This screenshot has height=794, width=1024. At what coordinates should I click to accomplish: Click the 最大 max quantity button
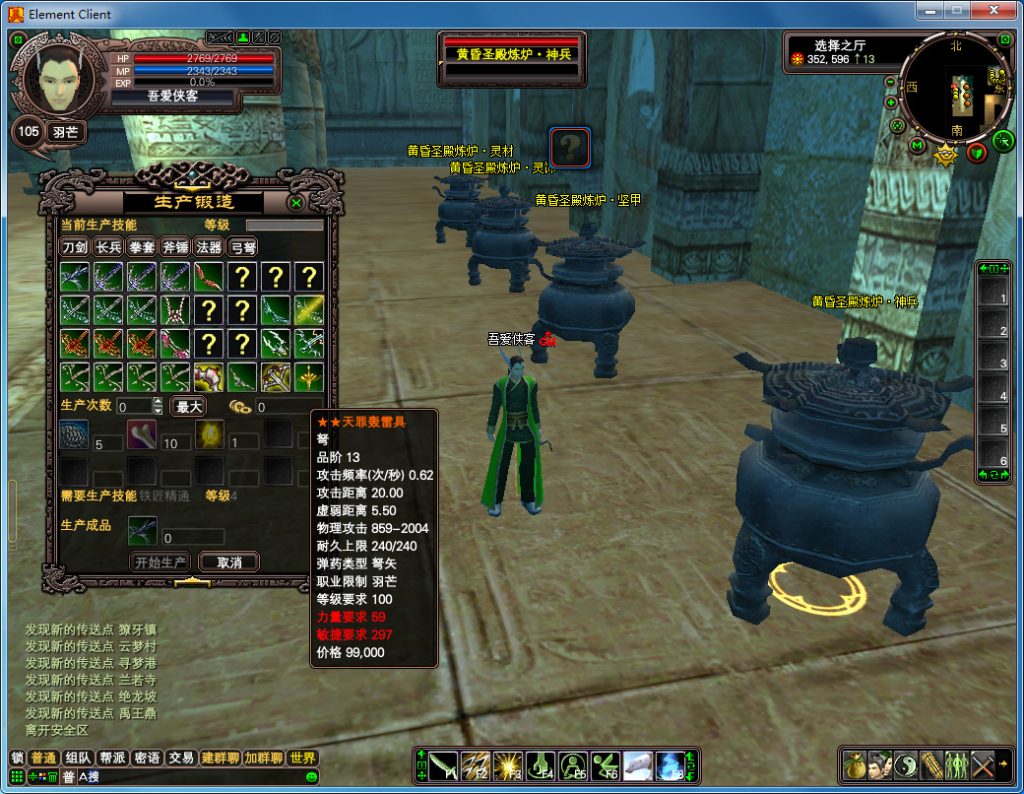point(190,407)
